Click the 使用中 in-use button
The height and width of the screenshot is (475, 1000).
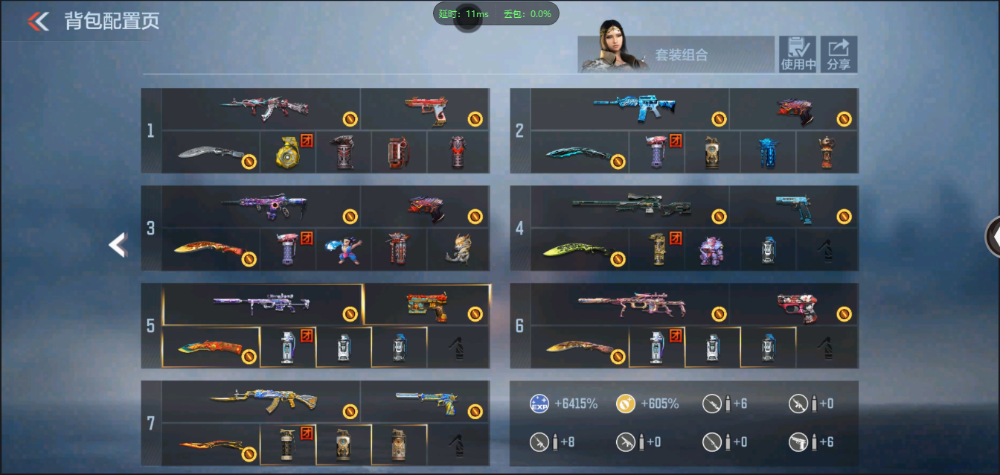click(798, 54)
